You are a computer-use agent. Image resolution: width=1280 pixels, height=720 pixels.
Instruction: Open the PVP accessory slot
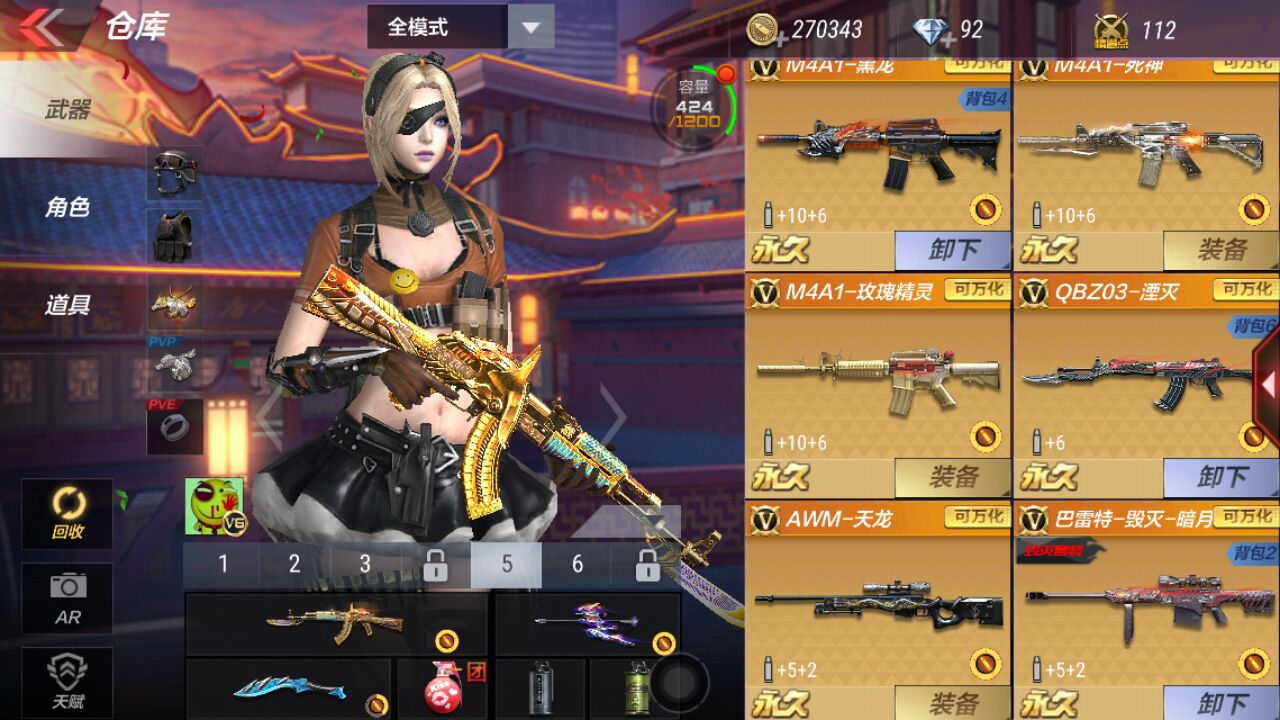click(x=173, y=365)
